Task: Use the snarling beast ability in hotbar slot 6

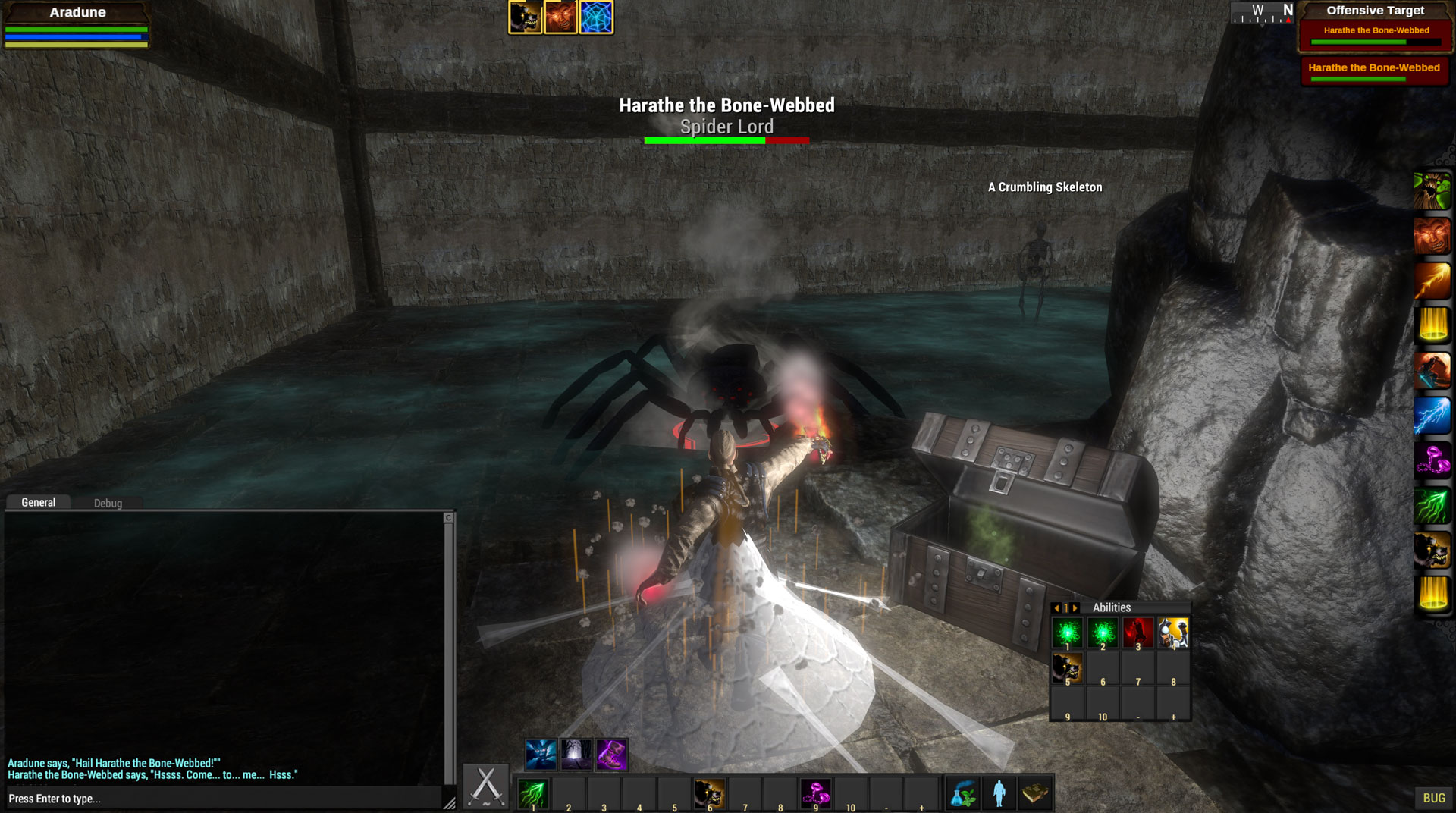Action: (x=710, y=794)
